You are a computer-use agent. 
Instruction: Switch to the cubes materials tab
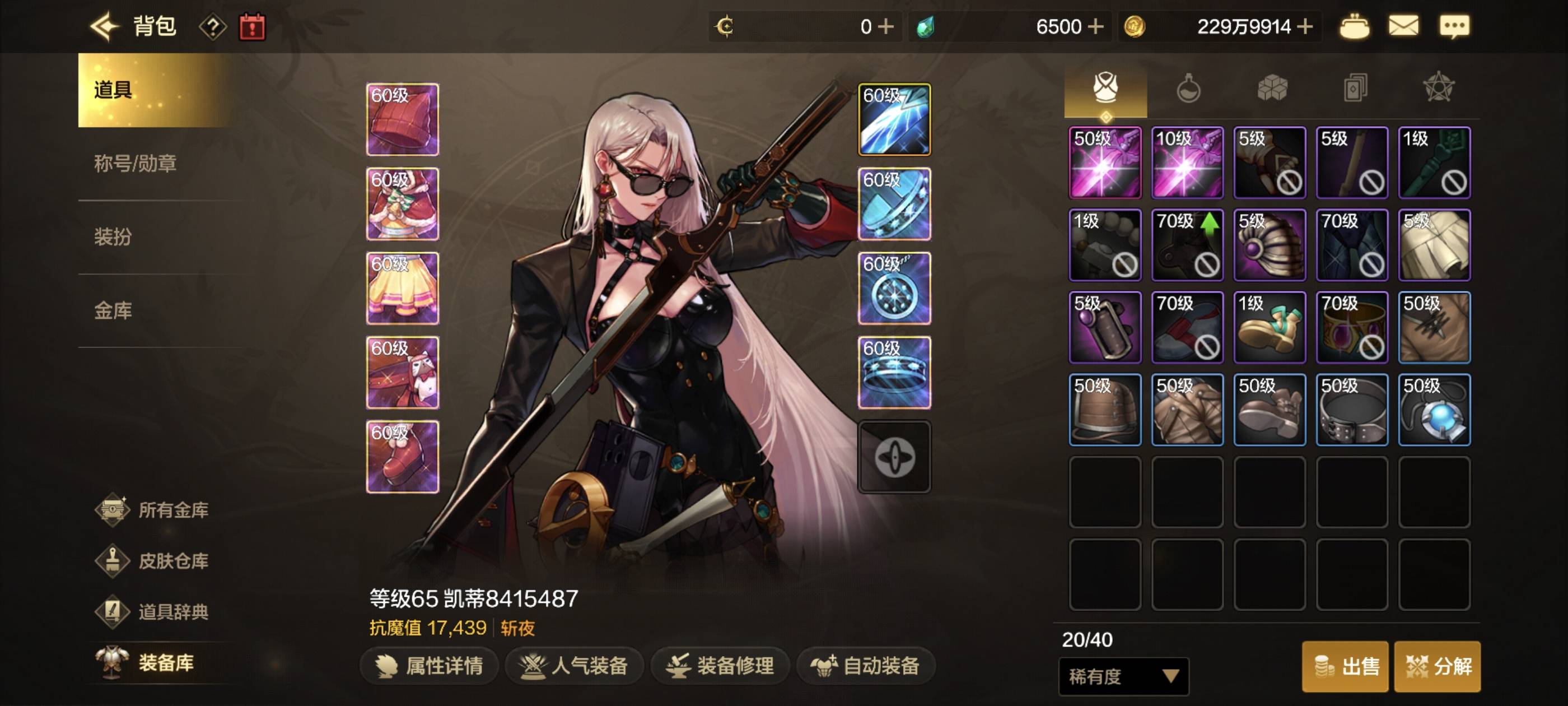tap(1272, 89)
